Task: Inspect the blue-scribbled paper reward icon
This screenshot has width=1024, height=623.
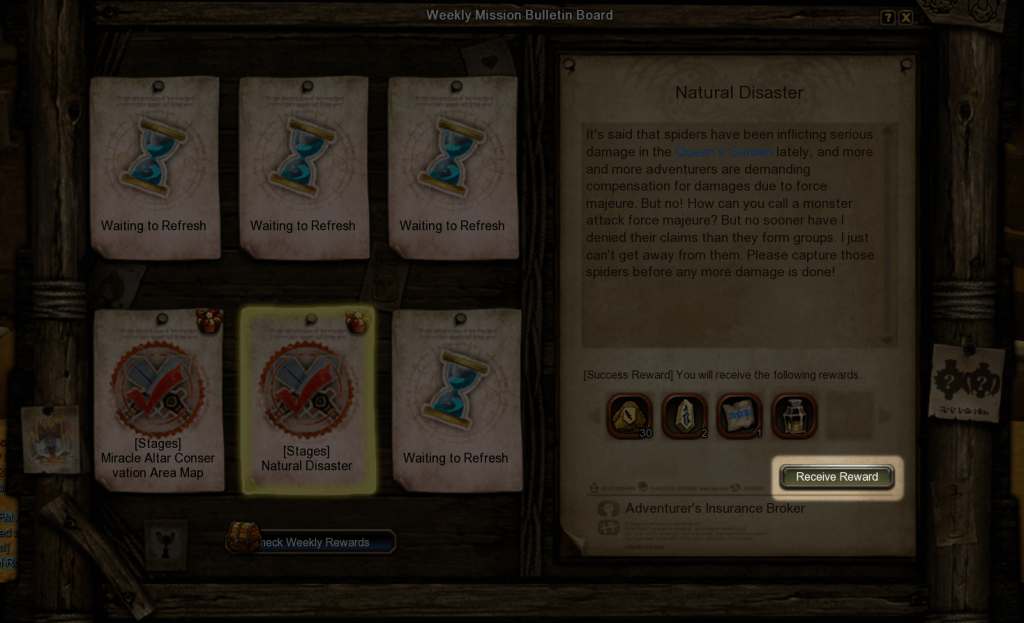Action: pyautogui.click(x=739, y=416)
